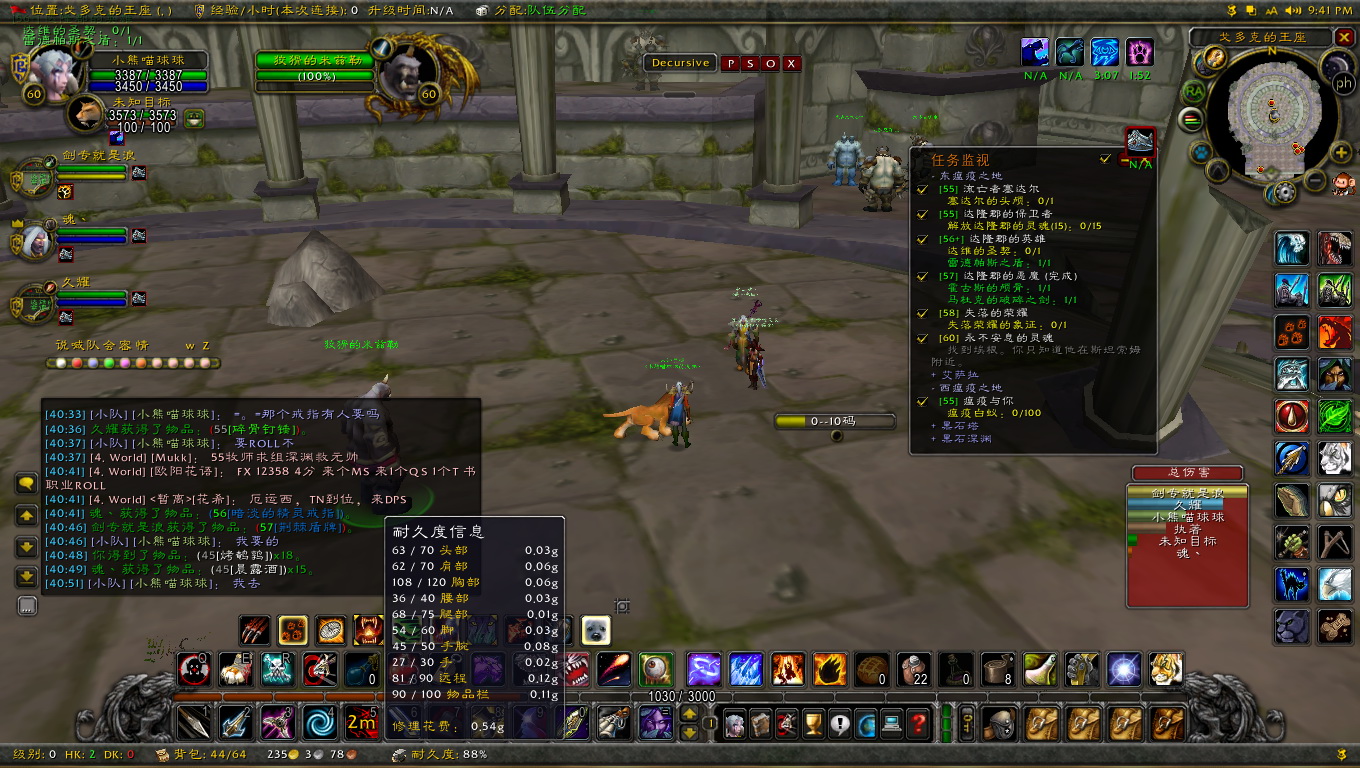Collapse the 东瘟疫之地 section
Screen dimensions: 1360x768
click(932, 175)
